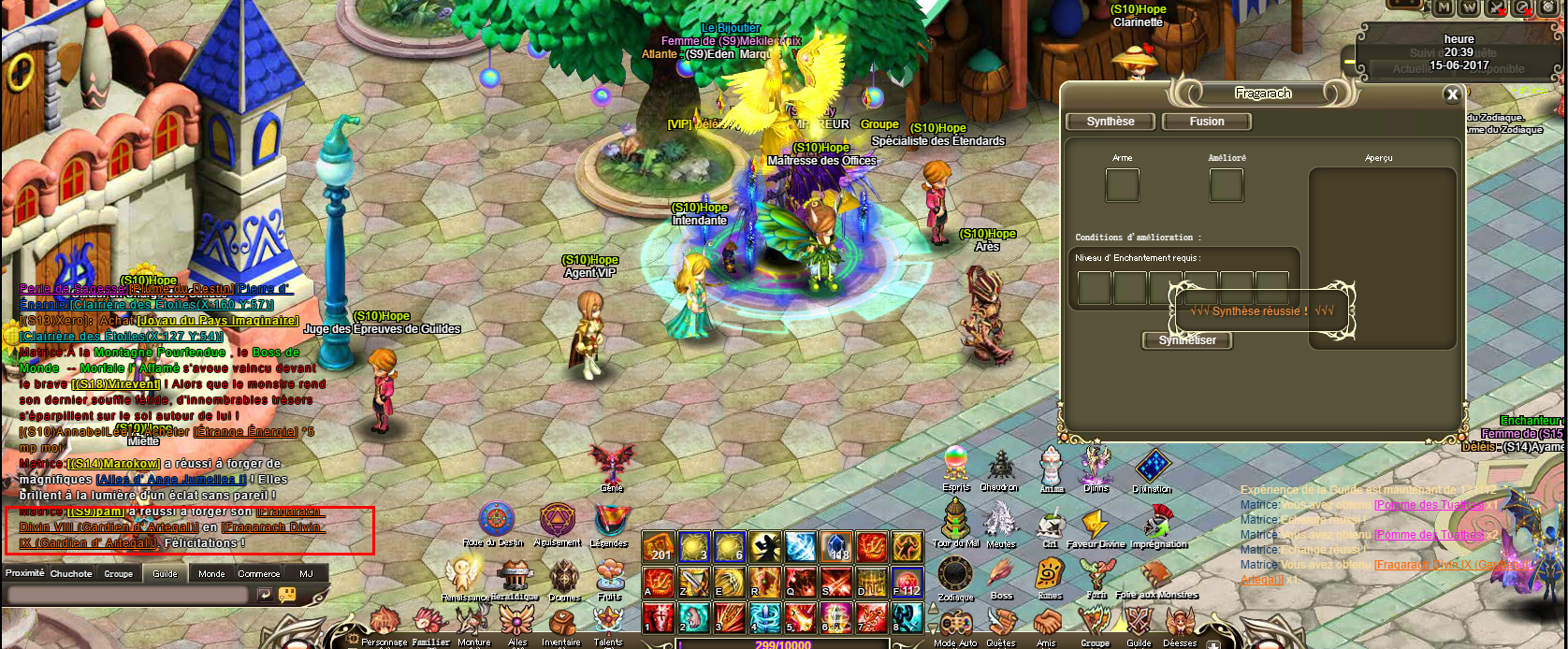Open the Faveur Divine lightning icon
This screenshot has height=649, width=1568.
pos(1094,523)
